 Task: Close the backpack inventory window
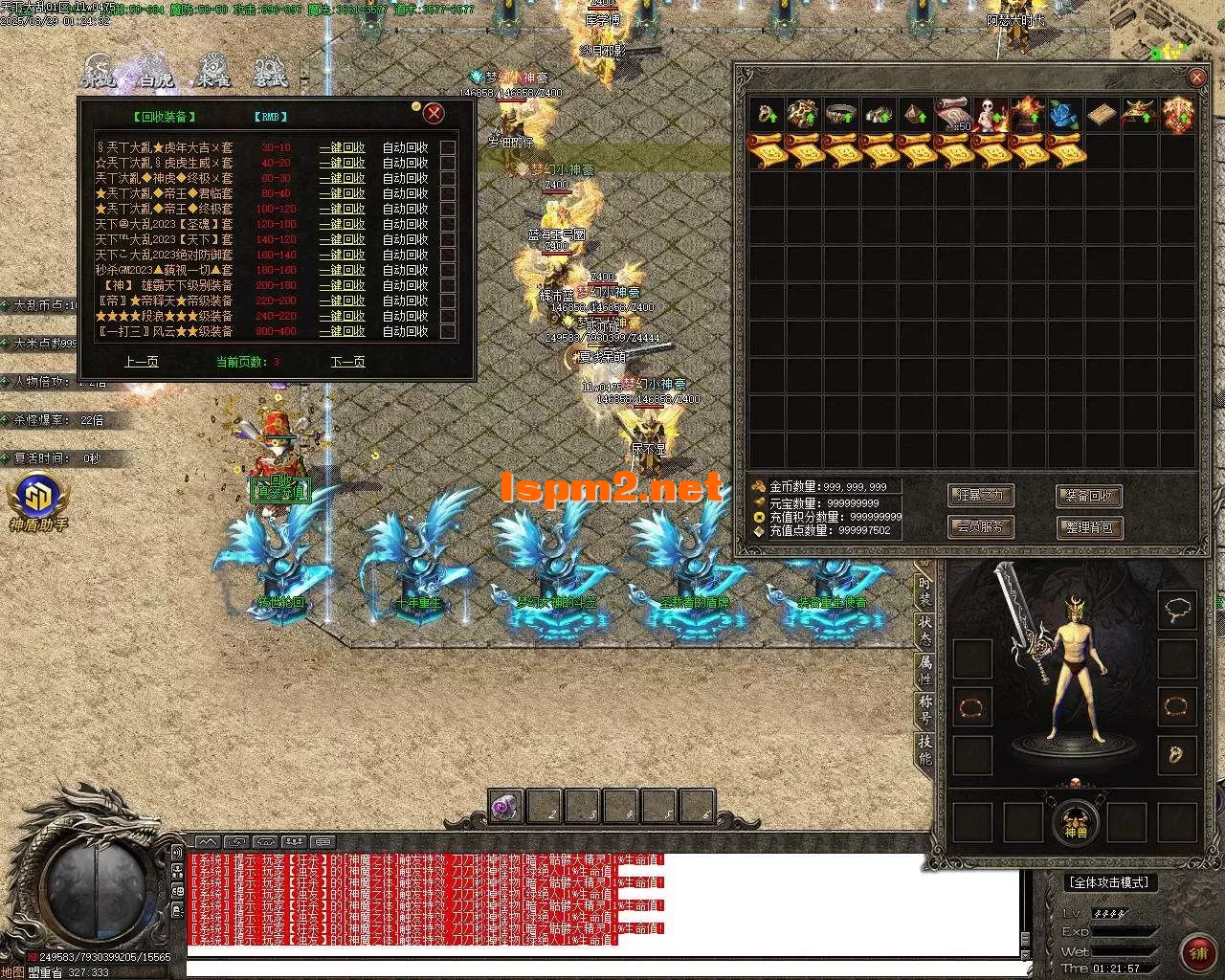click(x=1196, y=78)
